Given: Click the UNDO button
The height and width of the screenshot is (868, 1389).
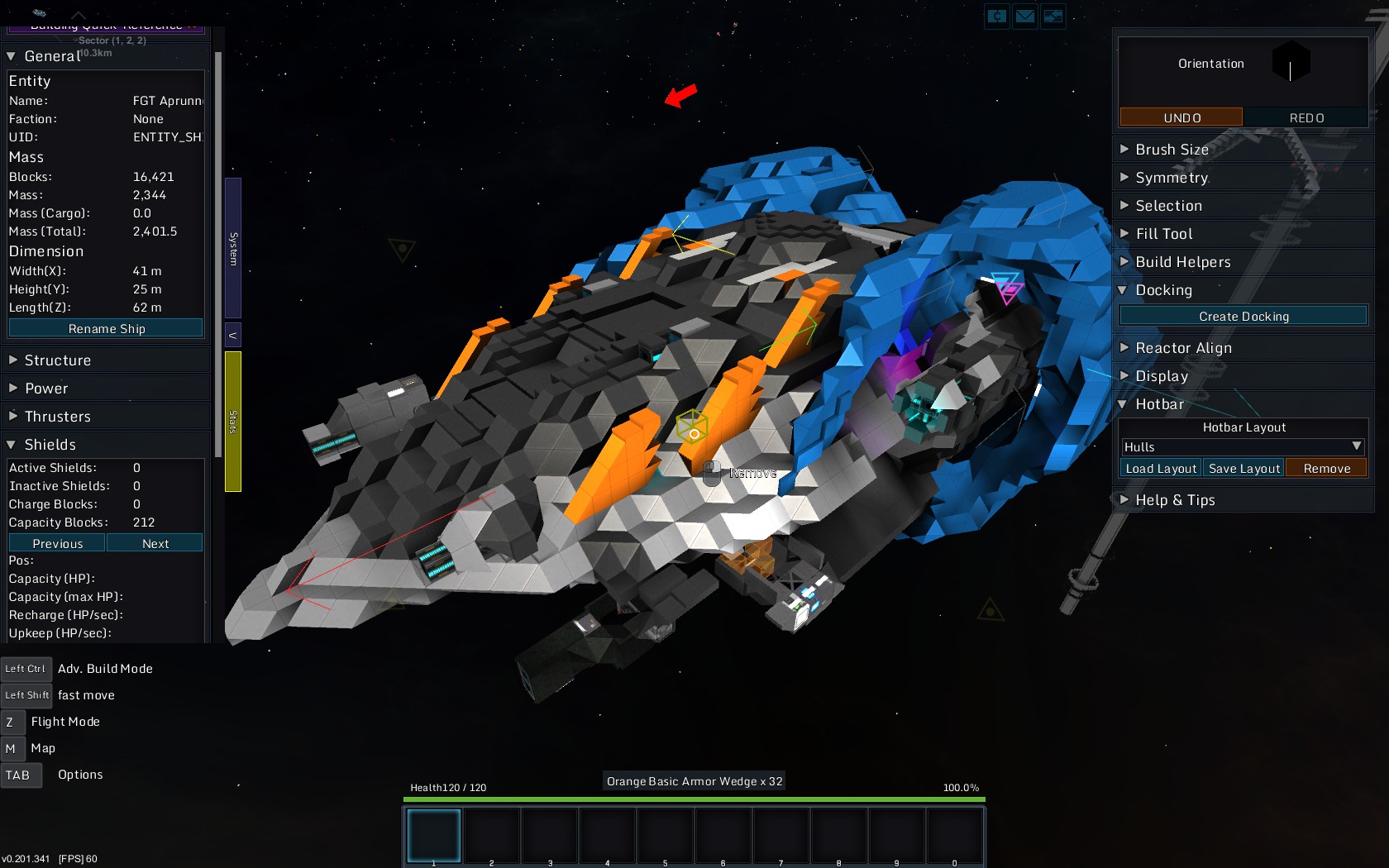Looking at the screenshot, I should [x=1181, y=117].
